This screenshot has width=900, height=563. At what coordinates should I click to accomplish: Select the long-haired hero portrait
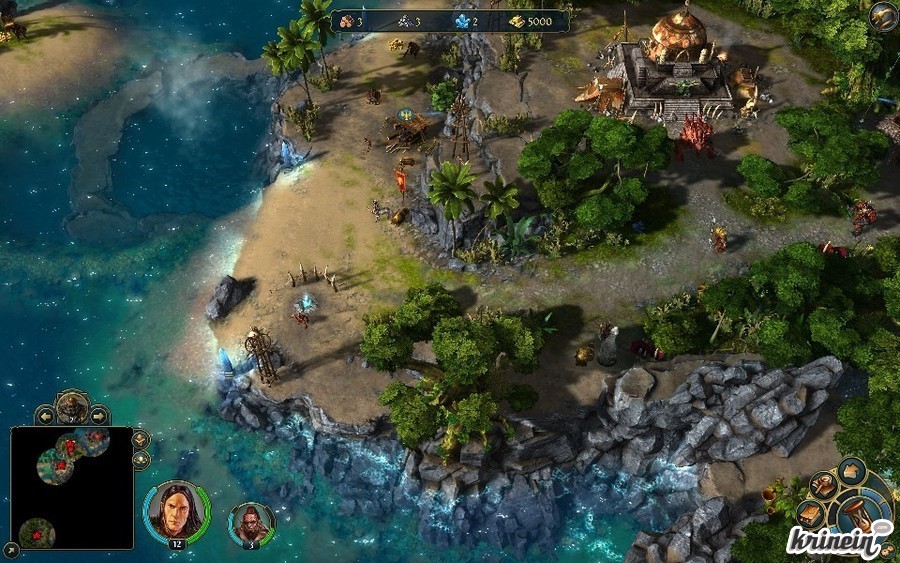point(176,511)
